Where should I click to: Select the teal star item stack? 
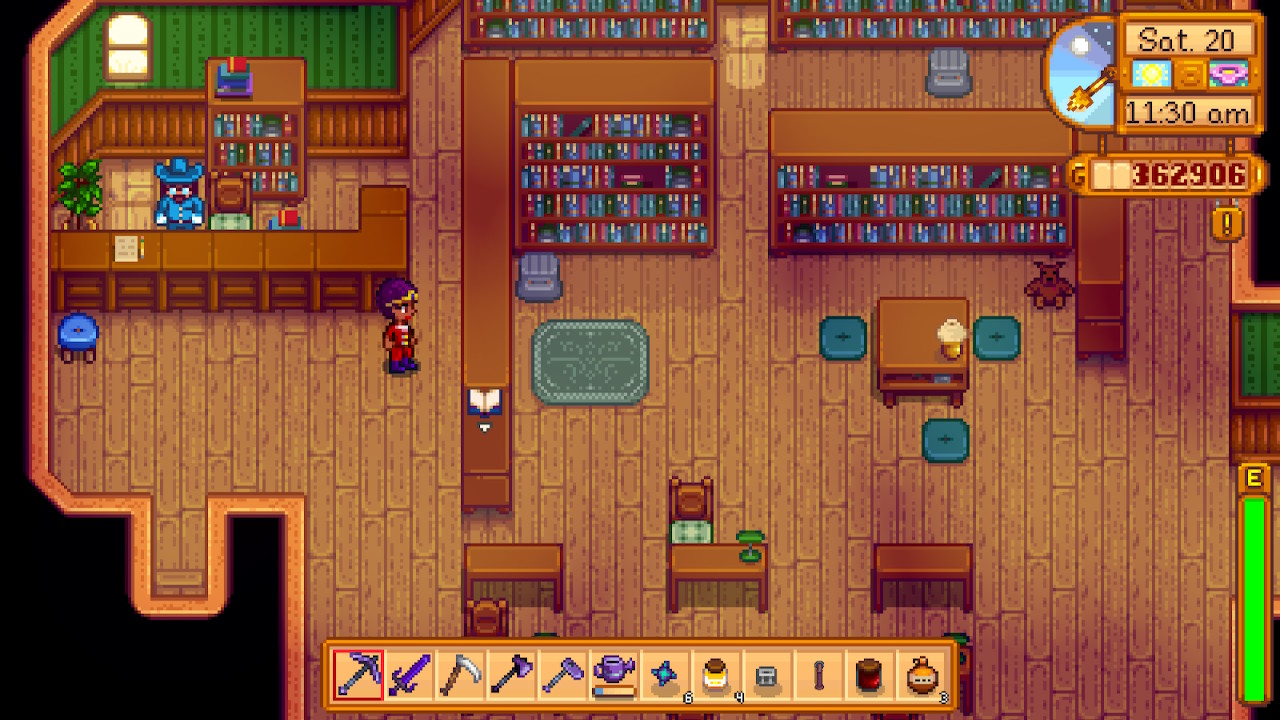[x=664, y=676]
